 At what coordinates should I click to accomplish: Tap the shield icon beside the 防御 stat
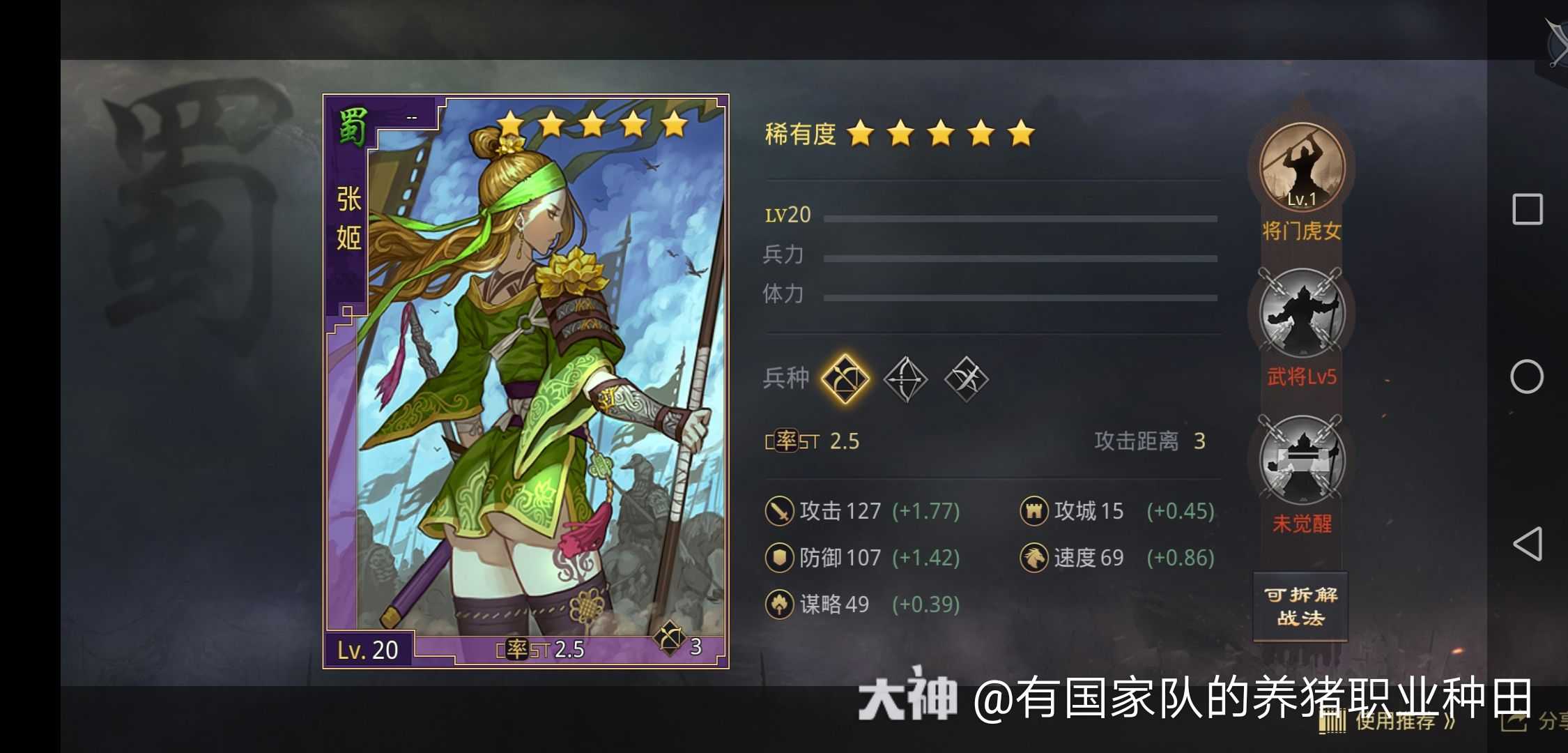click(x=779, y=557)
